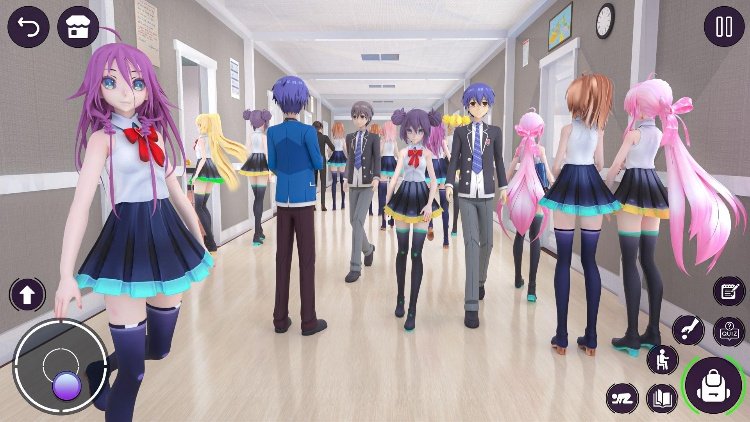Tap the virtual joystick knob

point(66,384)
